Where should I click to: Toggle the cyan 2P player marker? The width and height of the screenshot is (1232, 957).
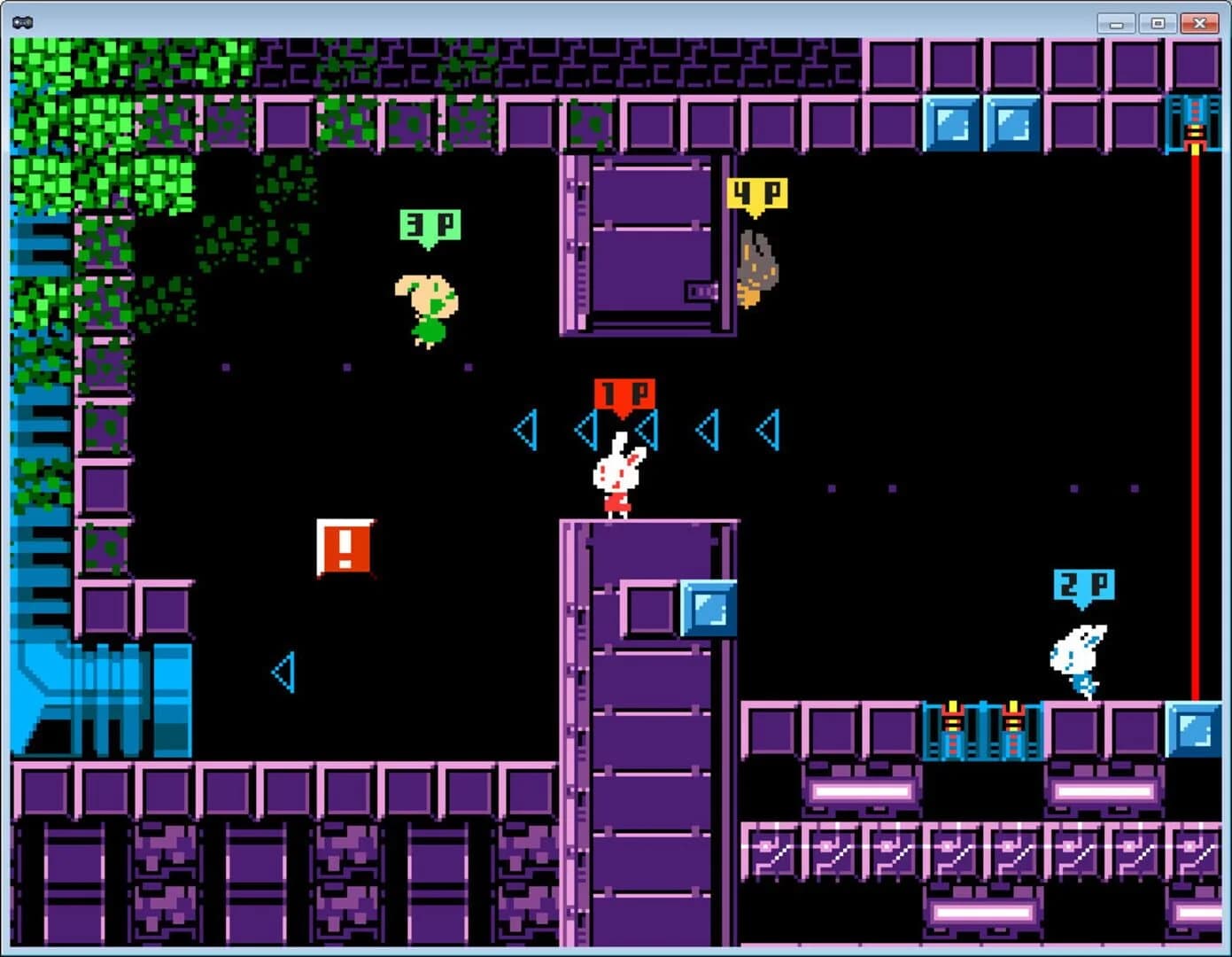(x=1082, y=583)
